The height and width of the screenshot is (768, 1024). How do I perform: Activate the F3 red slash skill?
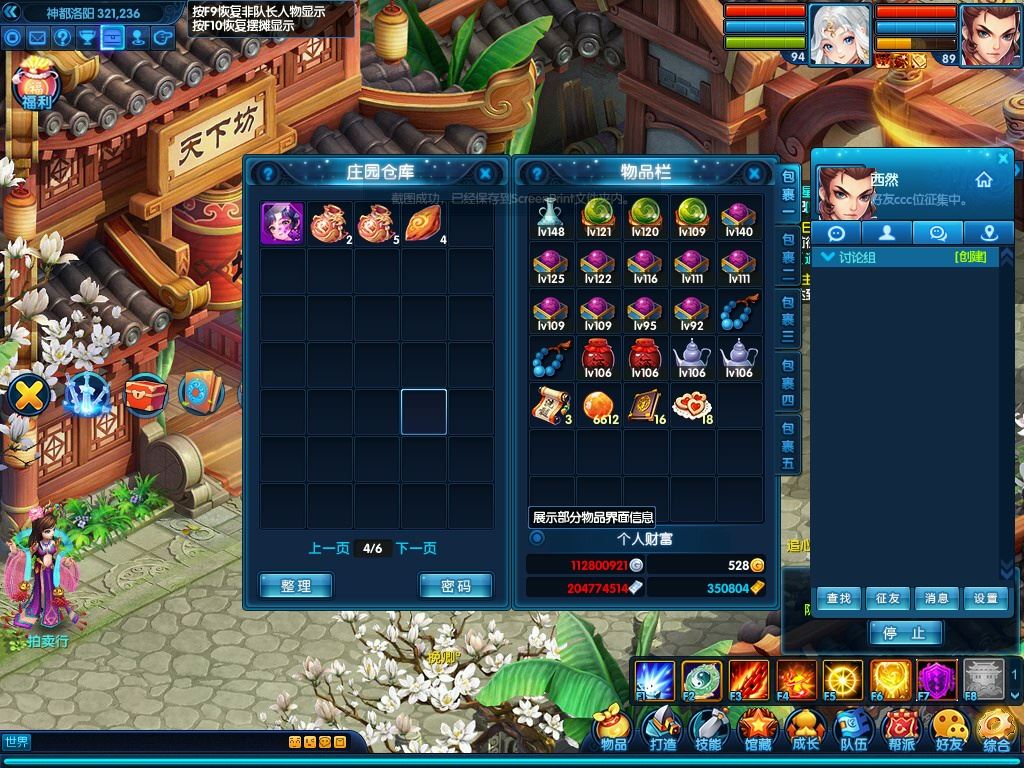(748, 680)
